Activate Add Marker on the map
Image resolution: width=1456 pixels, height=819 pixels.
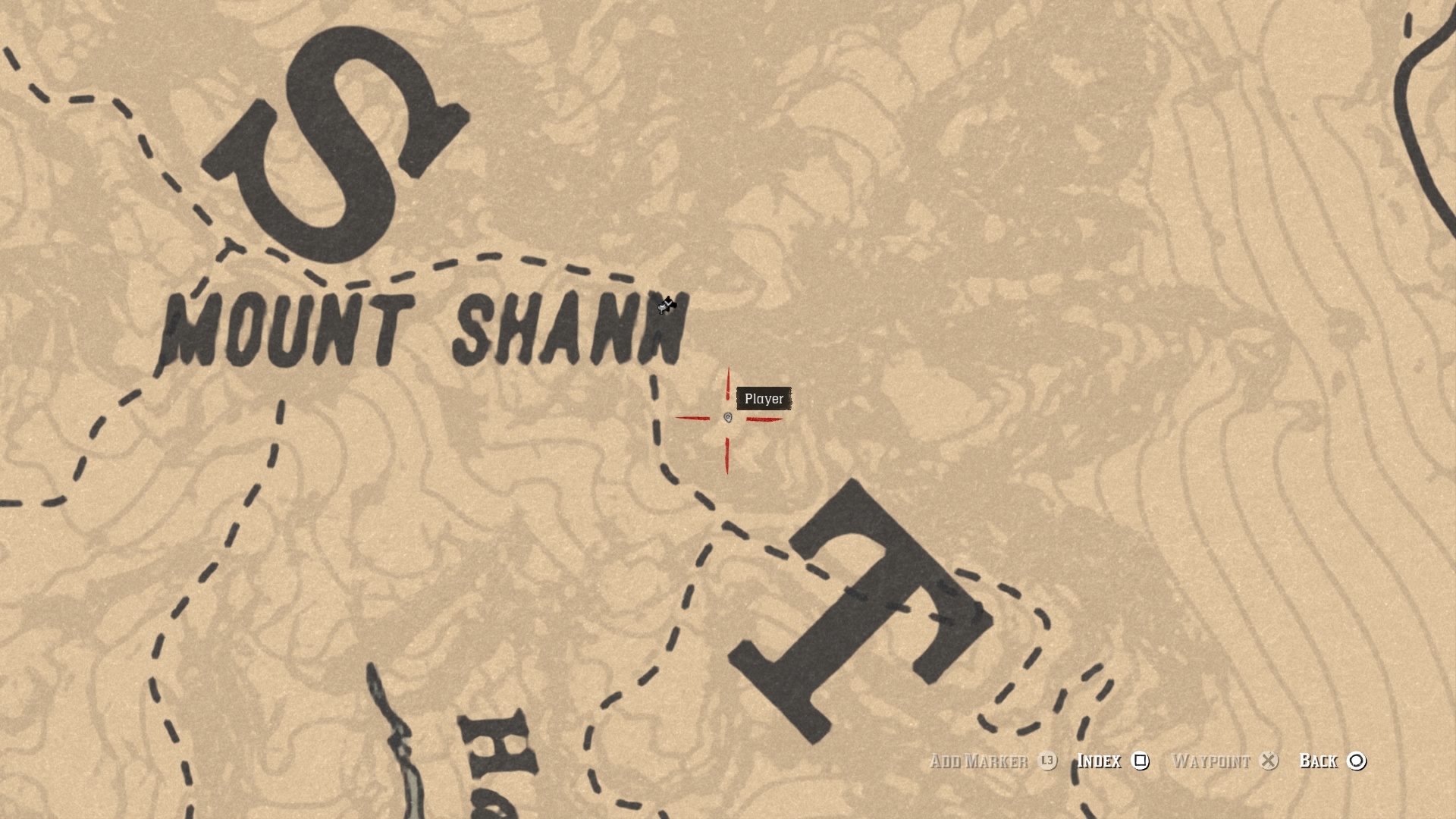tap(978, 761)
